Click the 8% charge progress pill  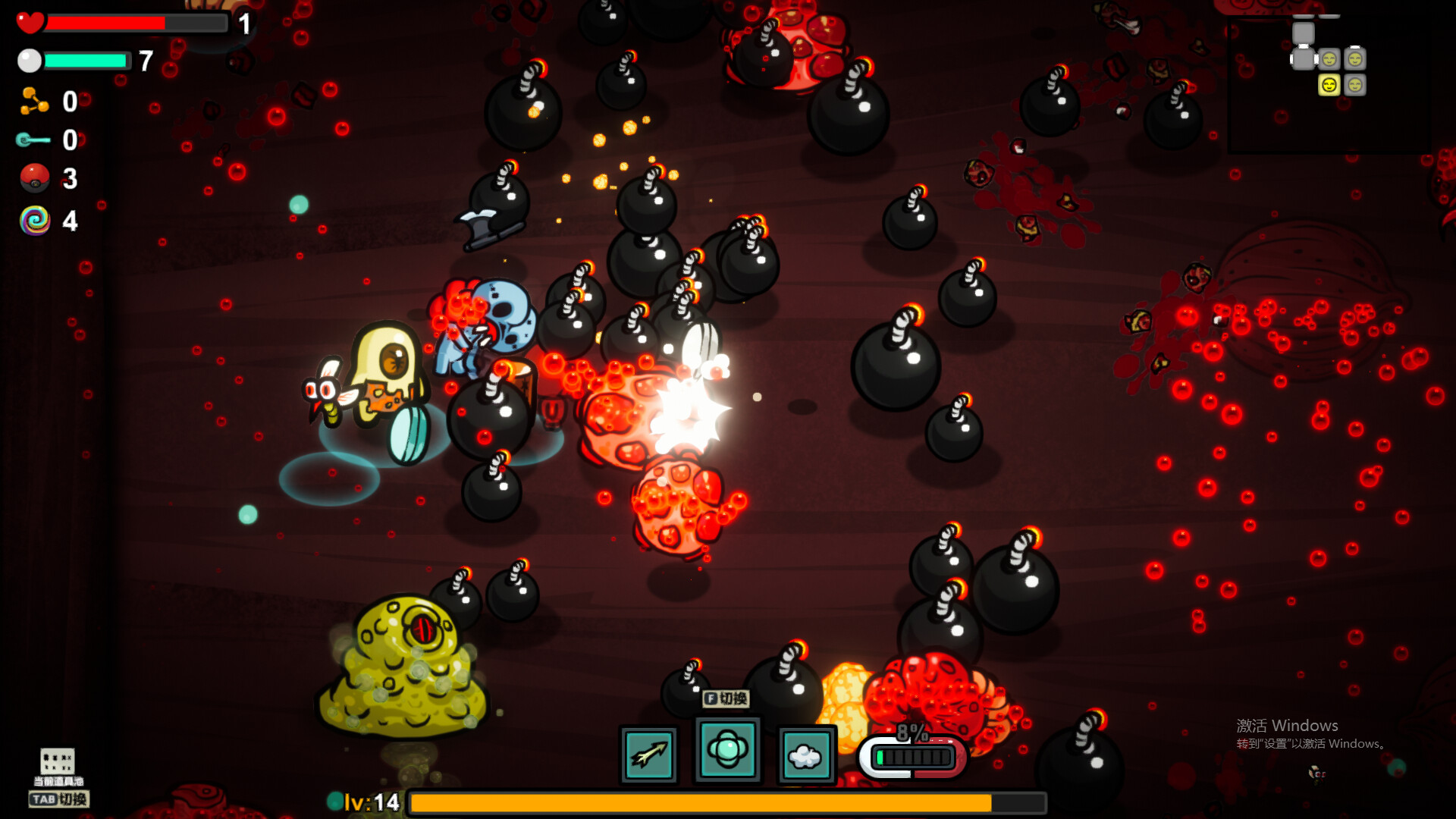[x=910, y=755]
